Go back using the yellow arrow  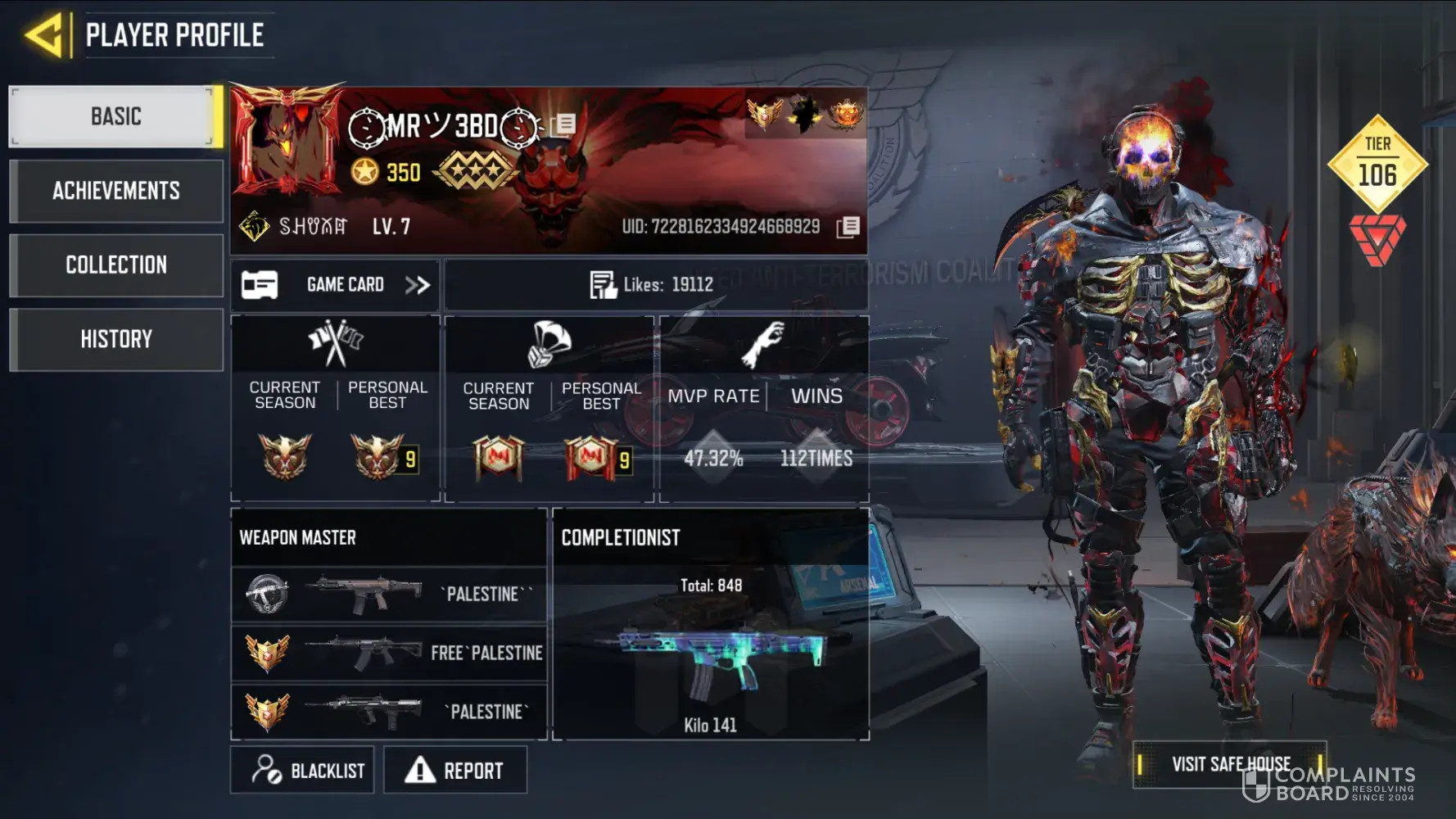click(44, 35)
